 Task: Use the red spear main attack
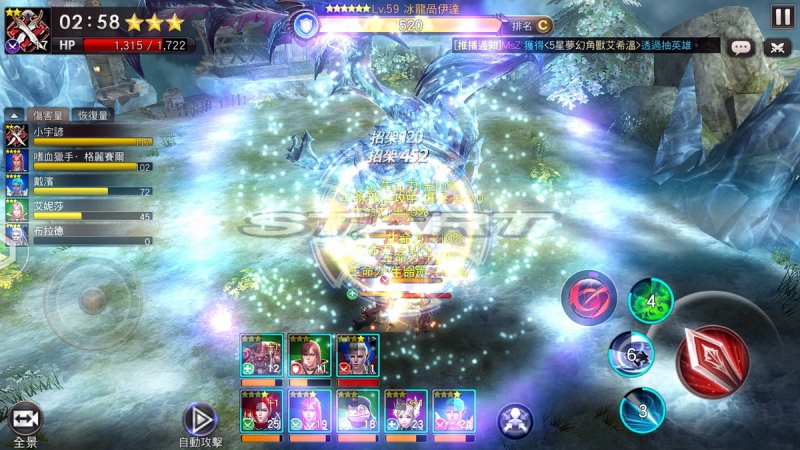(711, 360)
